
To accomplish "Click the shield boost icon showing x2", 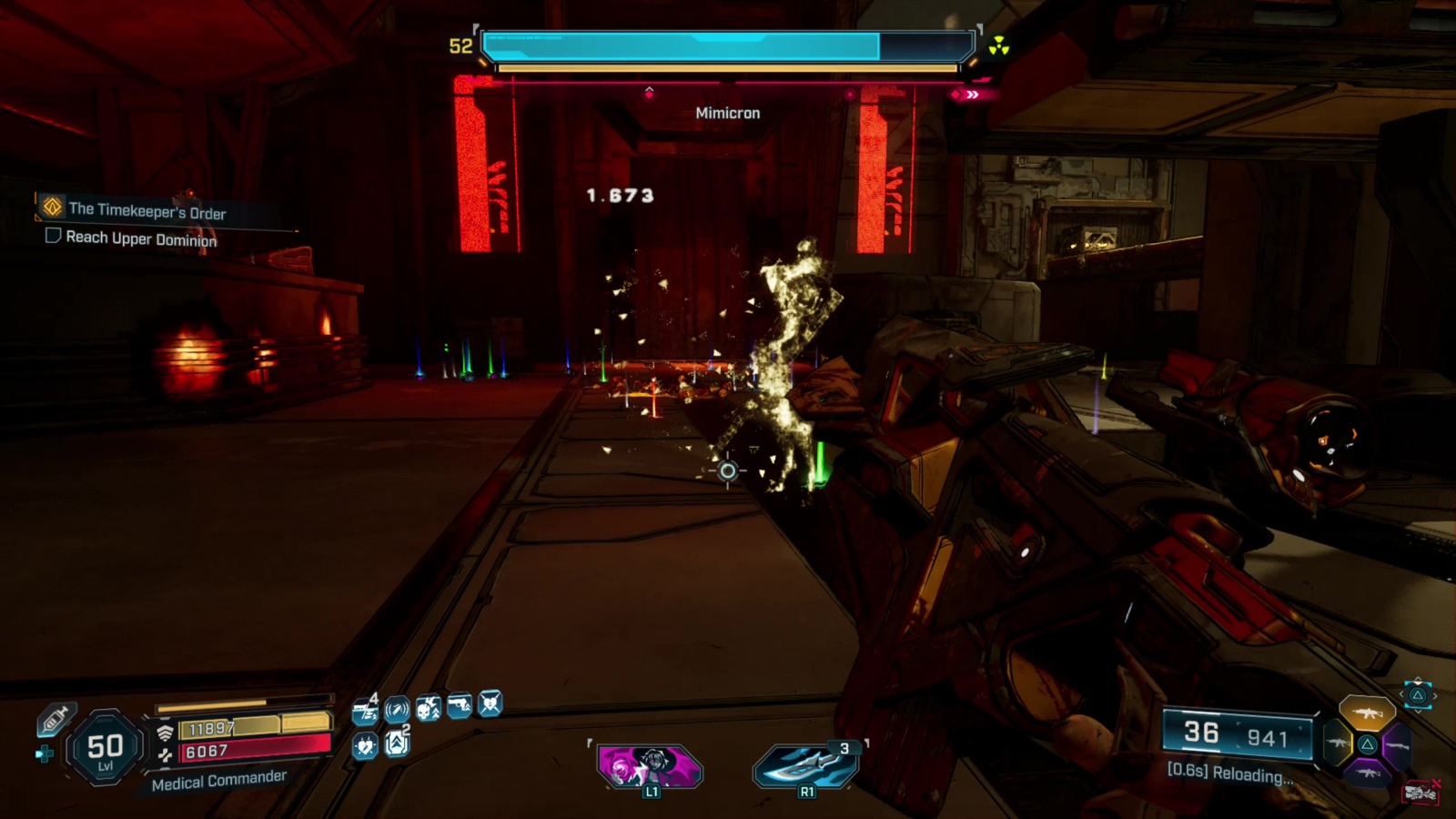I will click(396, 743).
